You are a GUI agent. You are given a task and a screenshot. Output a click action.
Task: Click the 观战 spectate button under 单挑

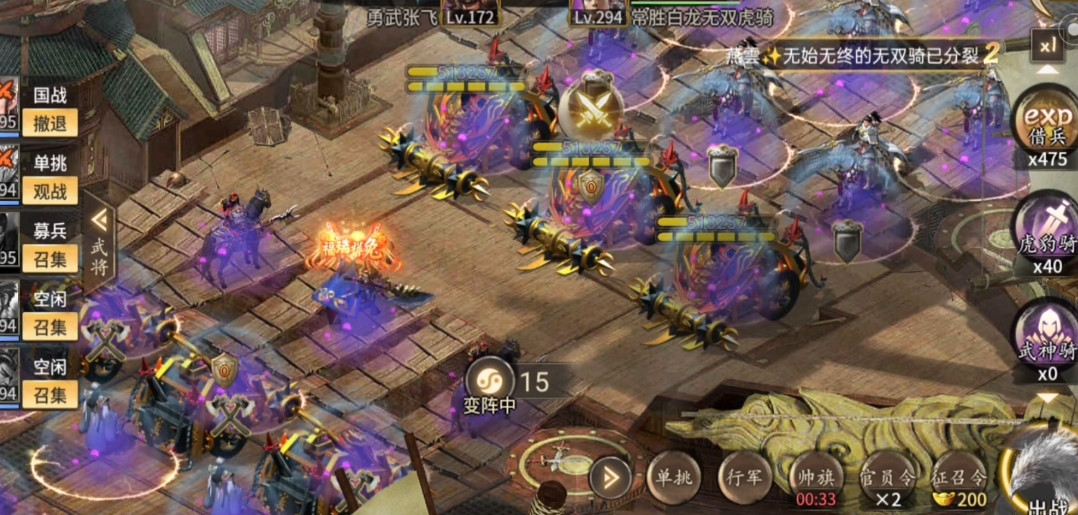click(49, 191)
